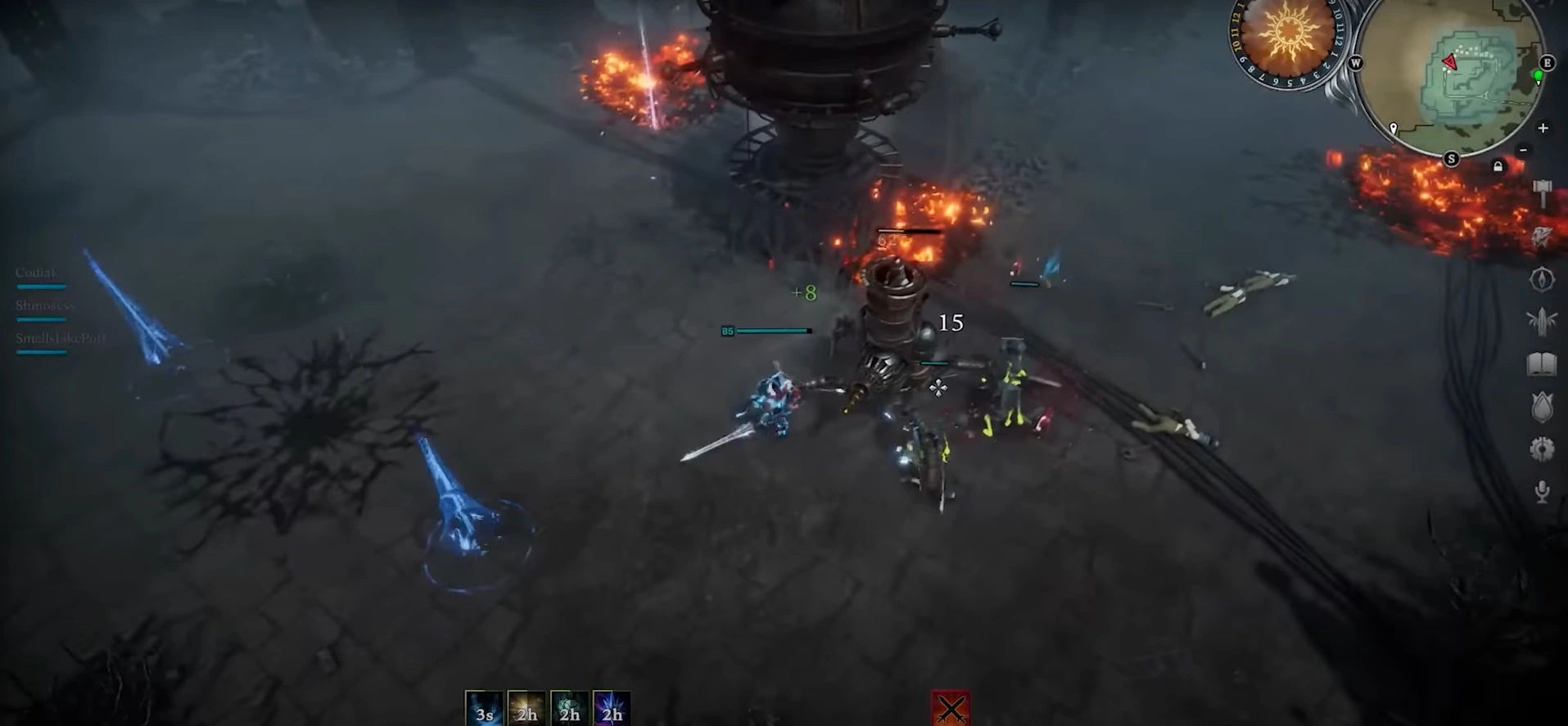Click the green pin marker on minimap

coord(1538,77)
